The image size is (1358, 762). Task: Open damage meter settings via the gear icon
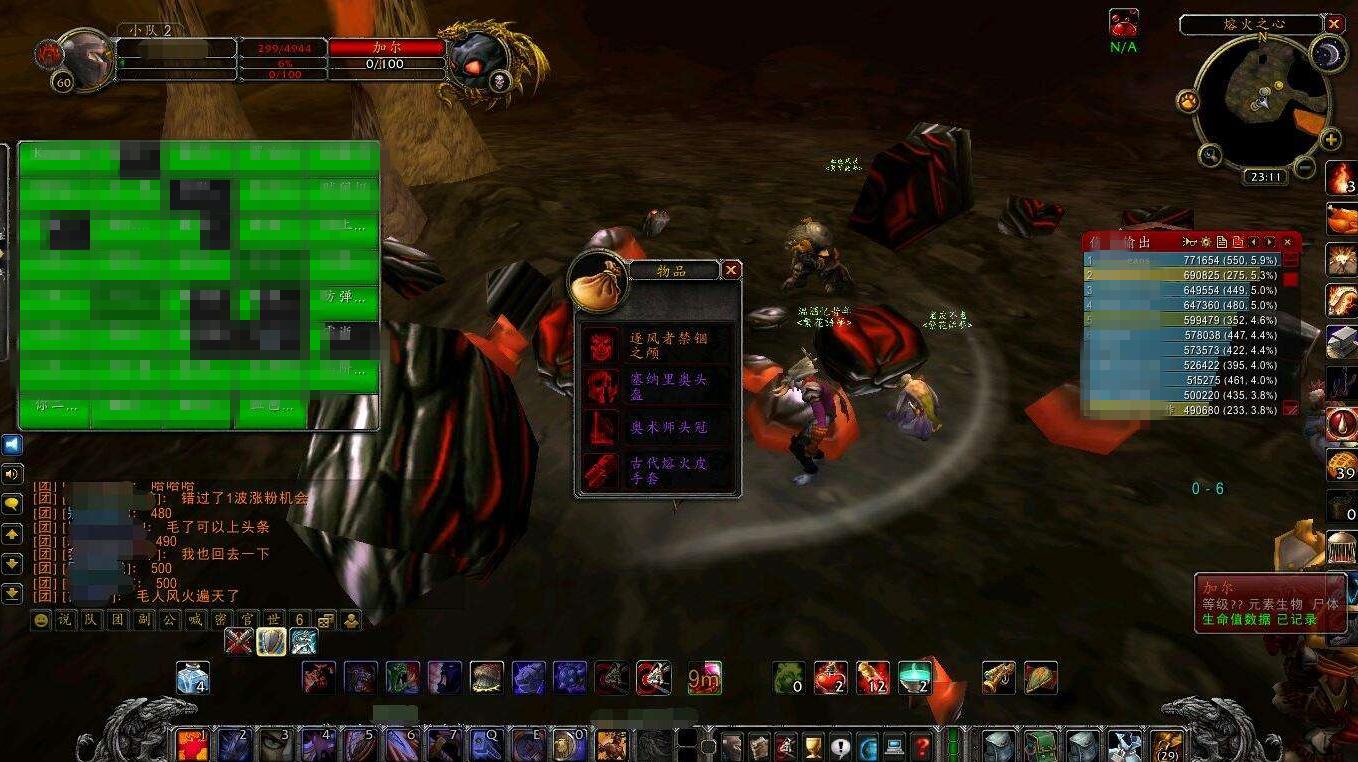point(1206,241)
